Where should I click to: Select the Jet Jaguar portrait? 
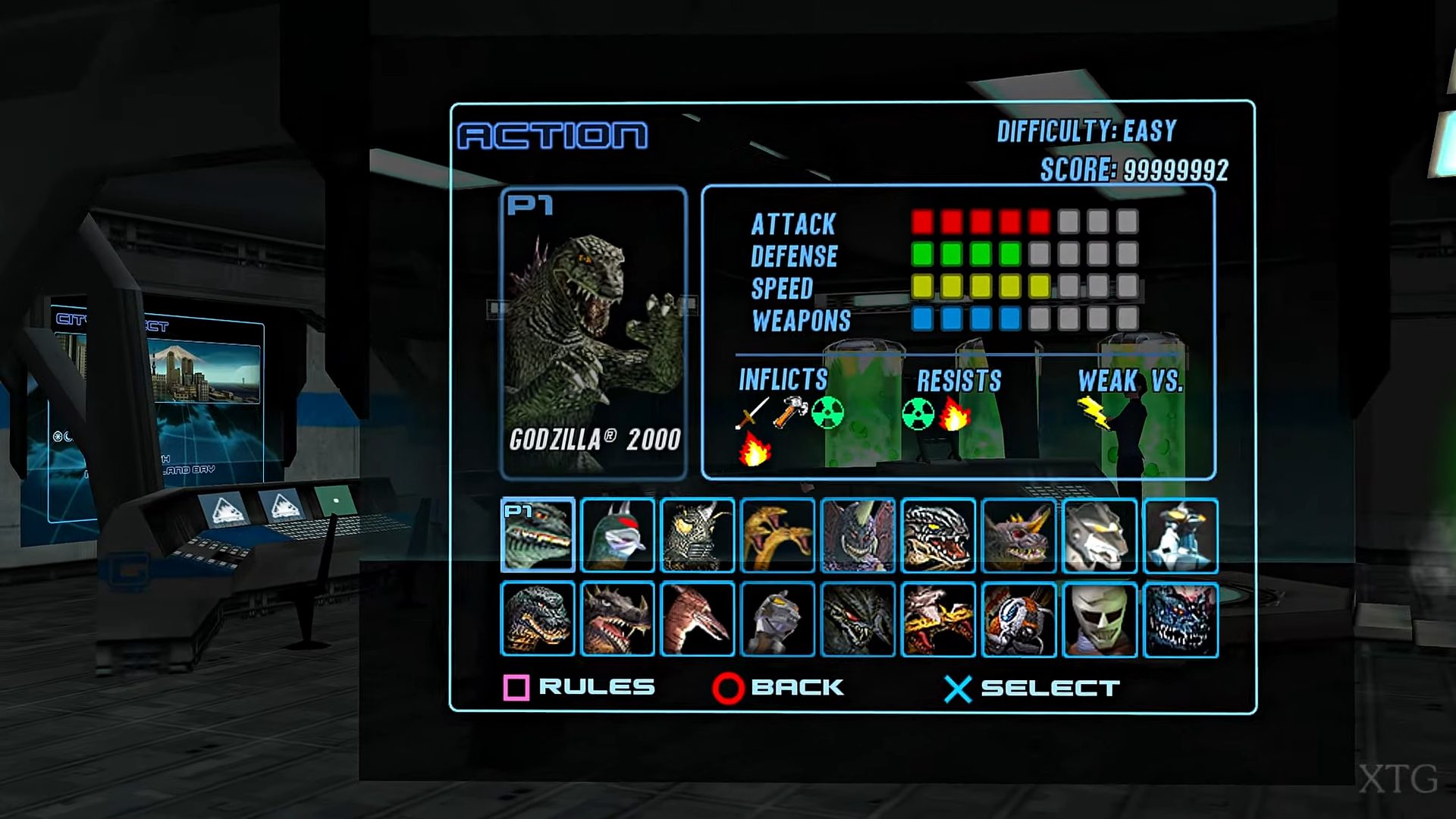click(x=1100, y=619)
